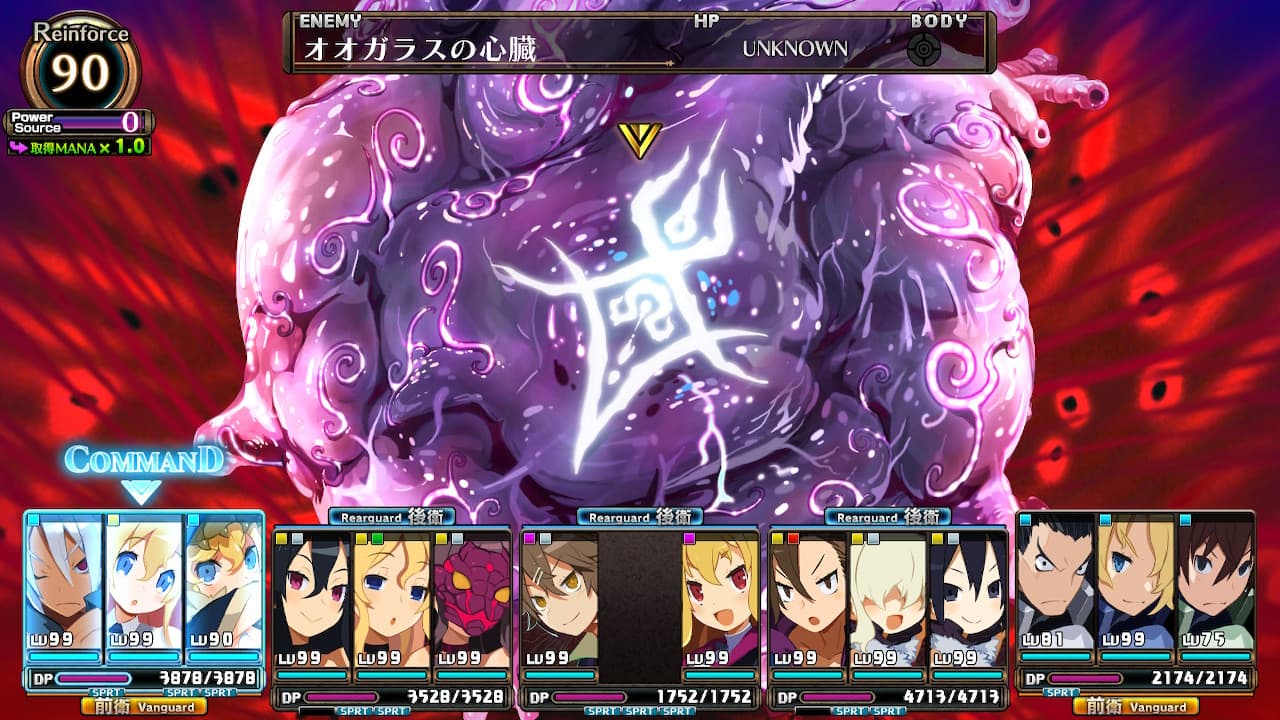Select the blonde Lv90 character with hat
1280x720 pixels.
[x=224, y=585]
